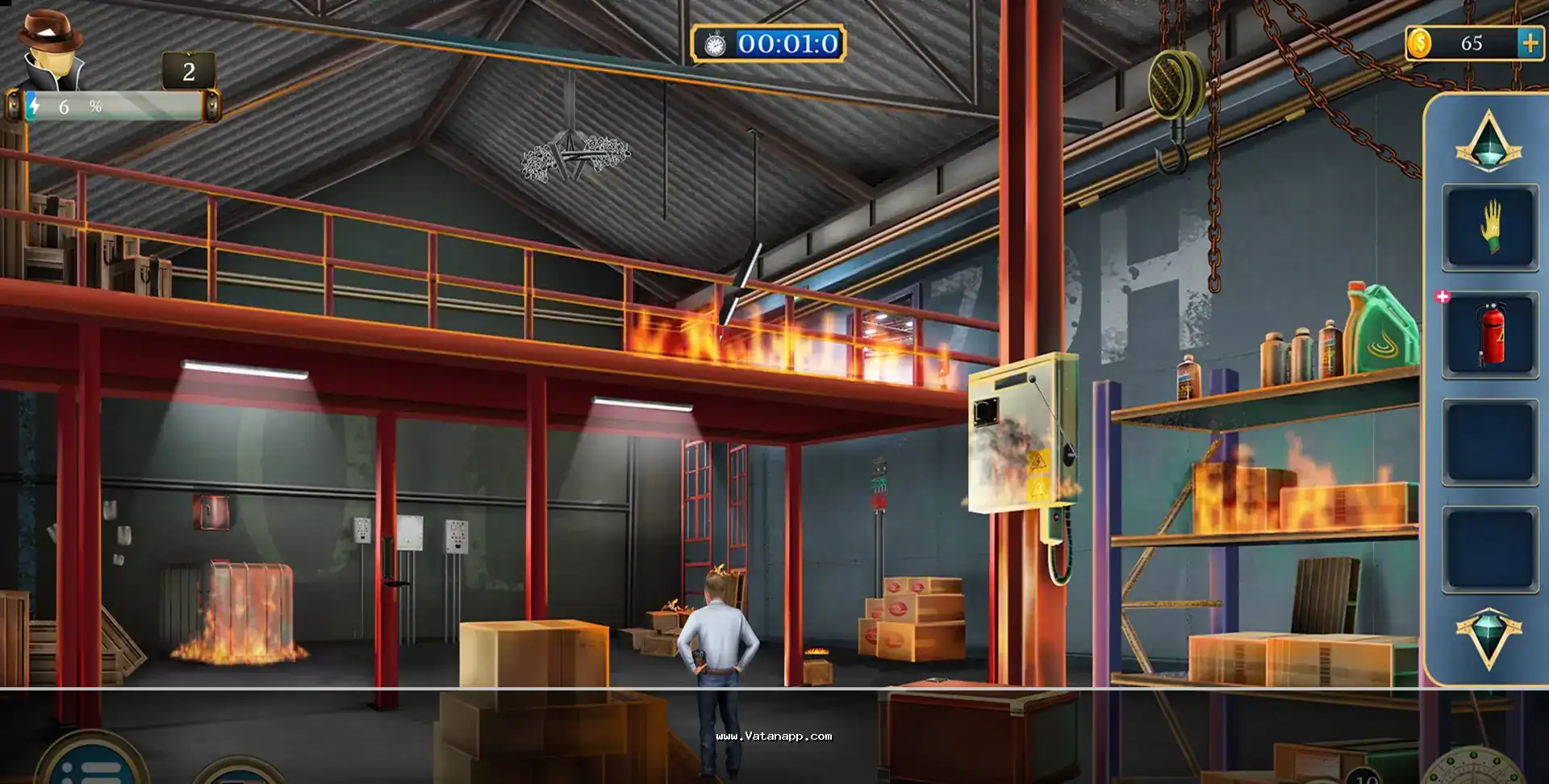Tap the small pink plus on extinguisher slot

pyautogui.click(x=1443, y=297)
